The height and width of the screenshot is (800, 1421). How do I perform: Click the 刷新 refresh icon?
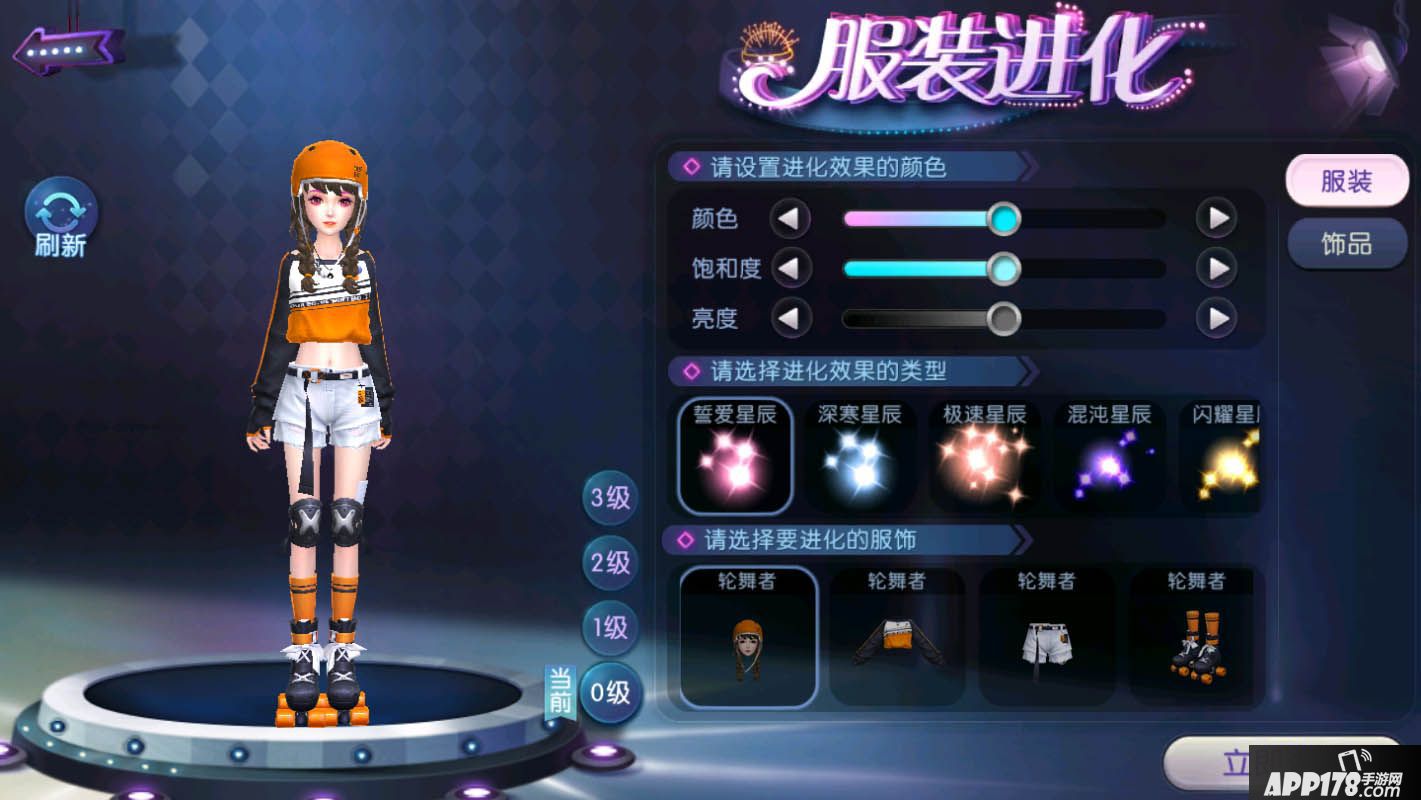59,212
